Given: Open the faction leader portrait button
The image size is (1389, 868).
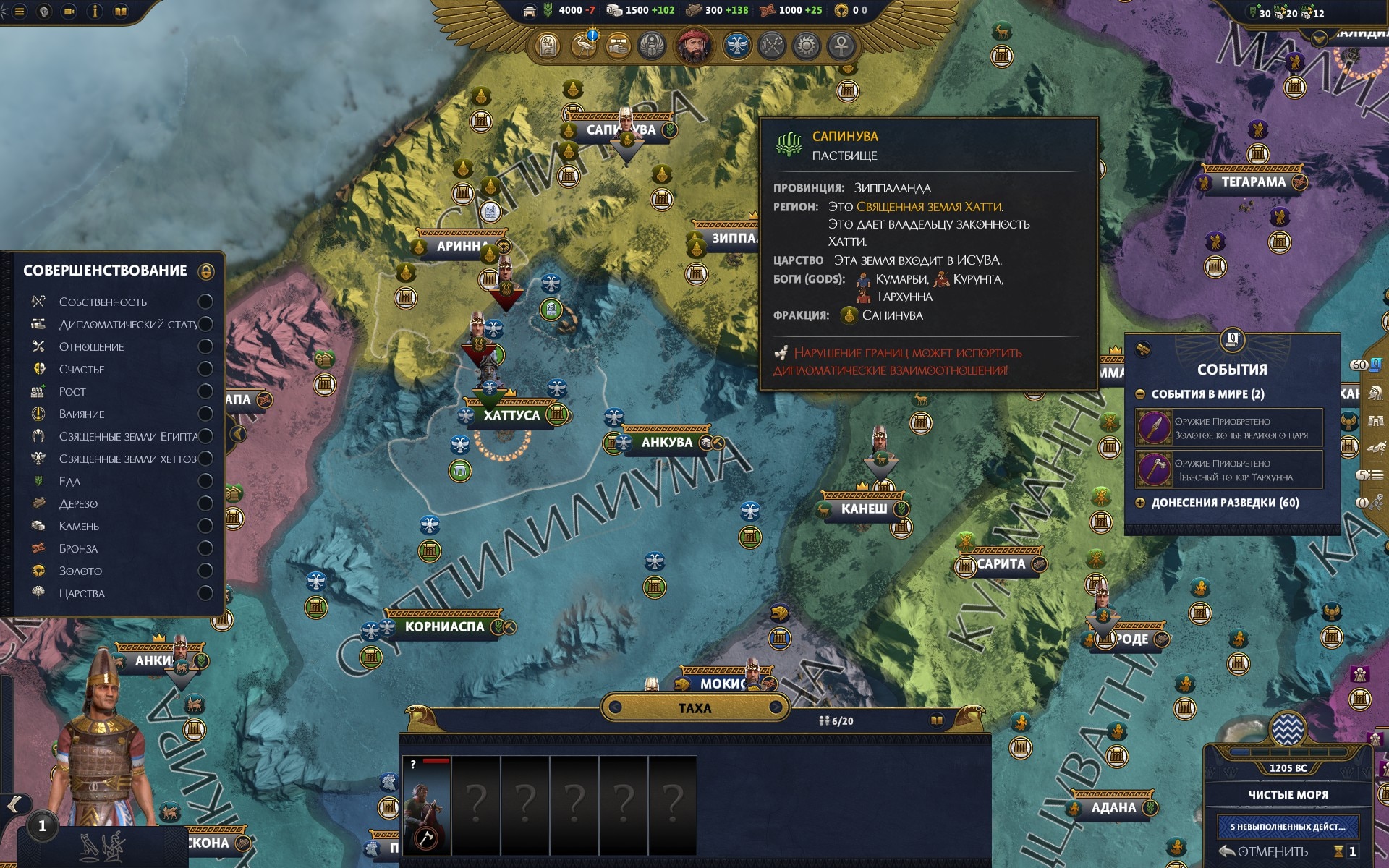Looking at the screenshot, I should pyautogui.click(x=694, y=46).
